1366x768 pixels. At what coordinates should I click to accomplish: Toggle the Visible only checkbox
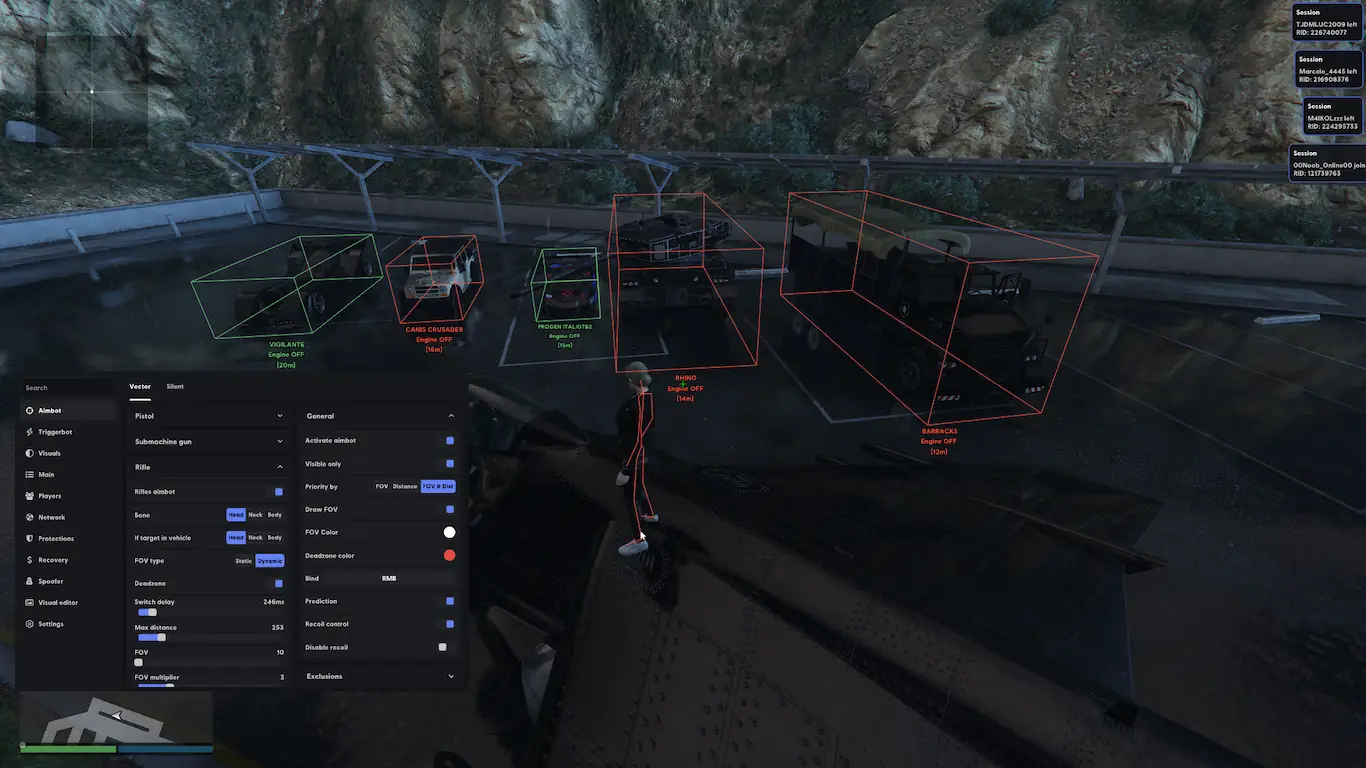450,464
